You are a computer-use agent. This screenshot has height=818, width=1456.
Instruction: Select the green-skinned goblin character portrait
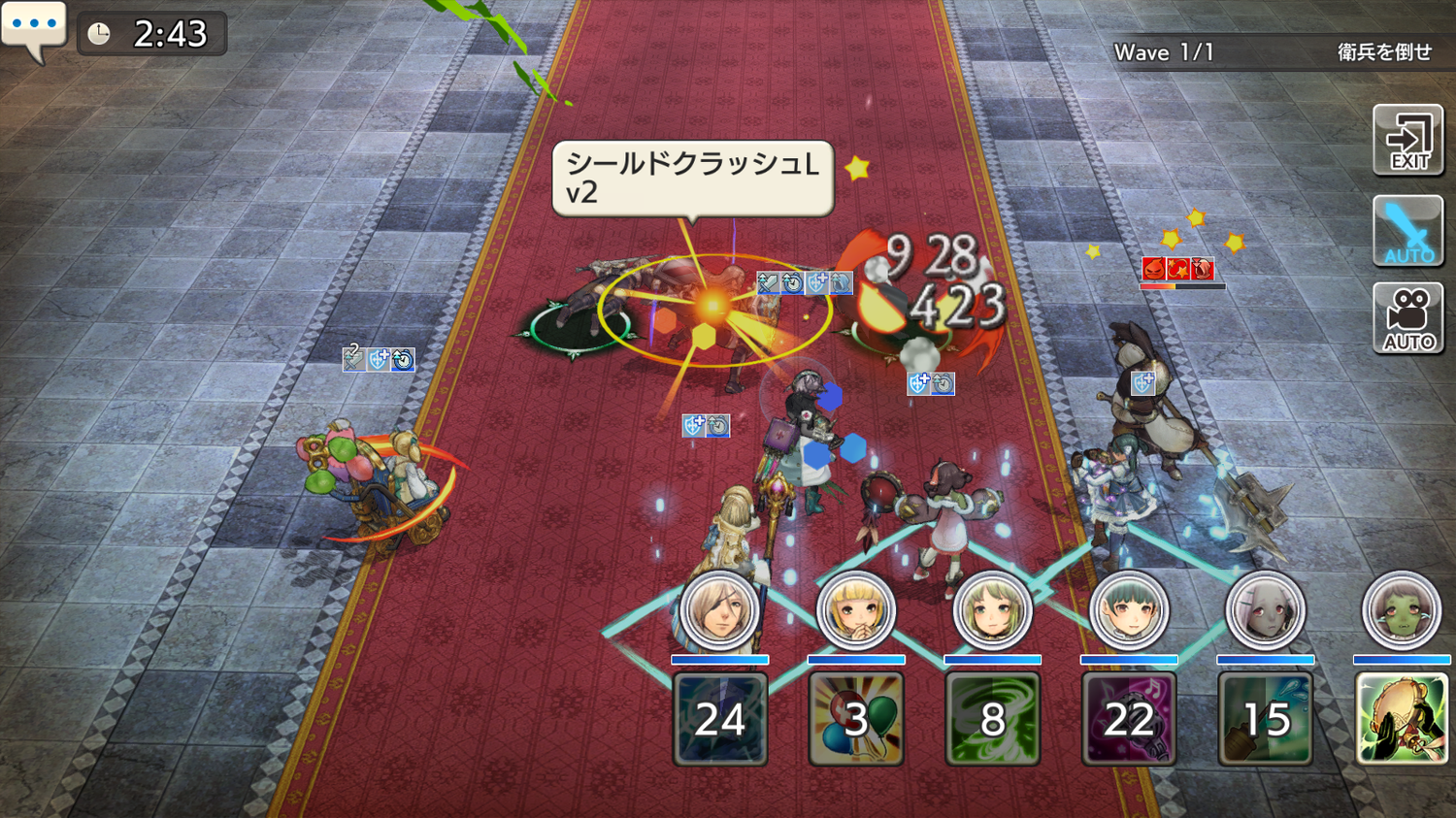pyautogui.click(x=1401, y=611)
